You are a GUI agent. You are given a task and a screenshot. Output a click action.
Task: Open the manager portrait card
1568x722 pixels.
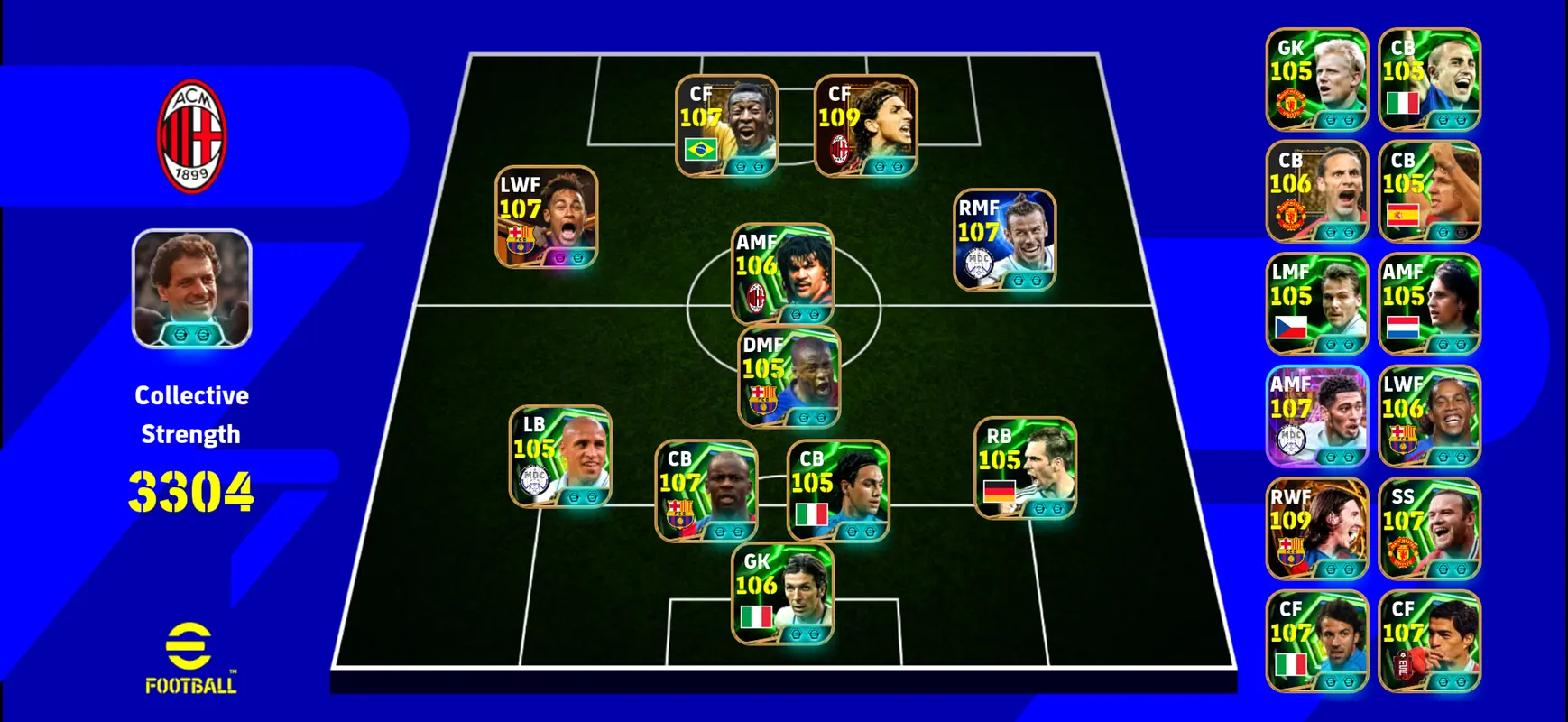point(192,289)
